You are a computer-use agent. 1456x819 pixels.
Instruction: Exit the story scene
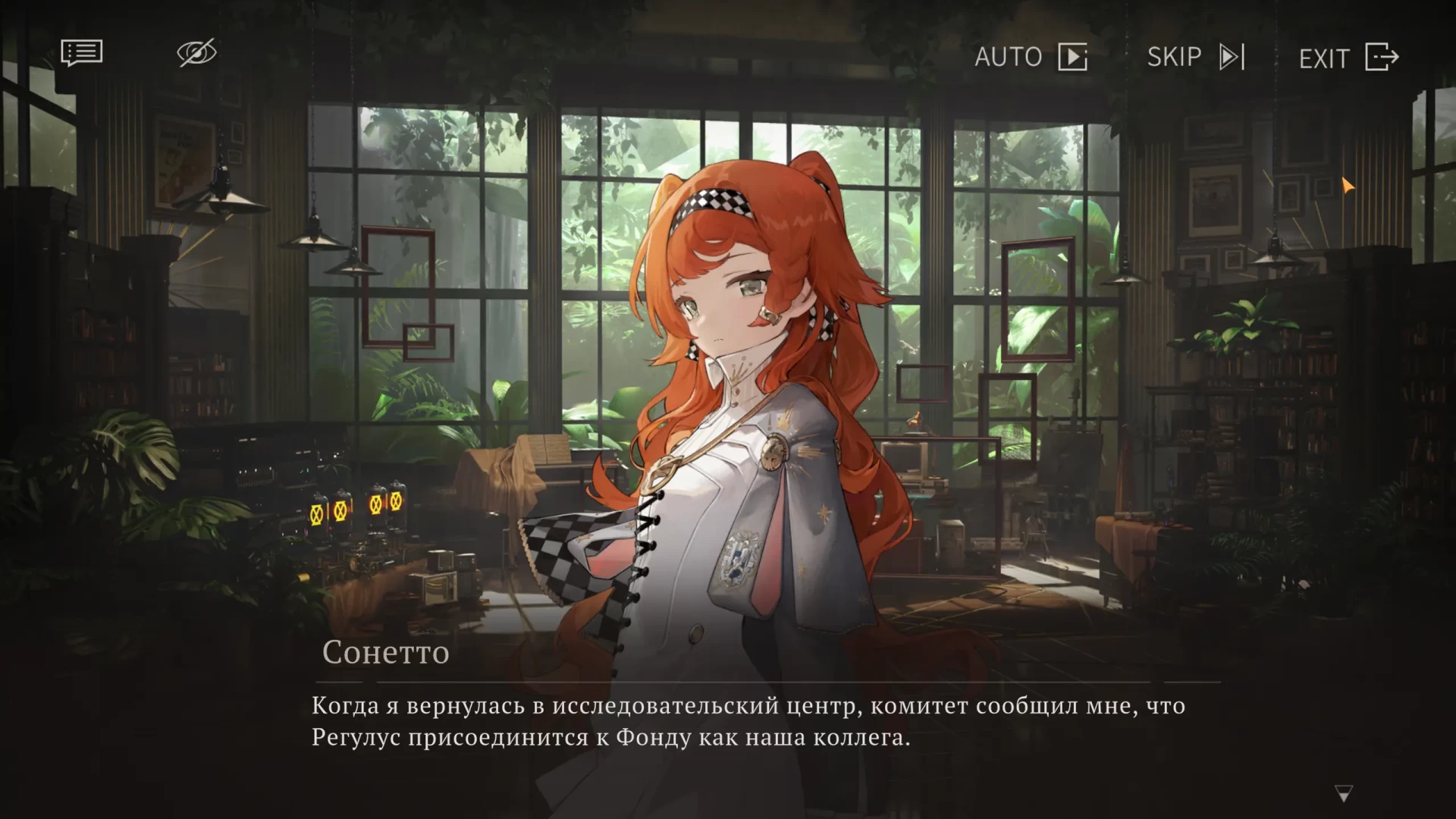[x=1348, y=58]
